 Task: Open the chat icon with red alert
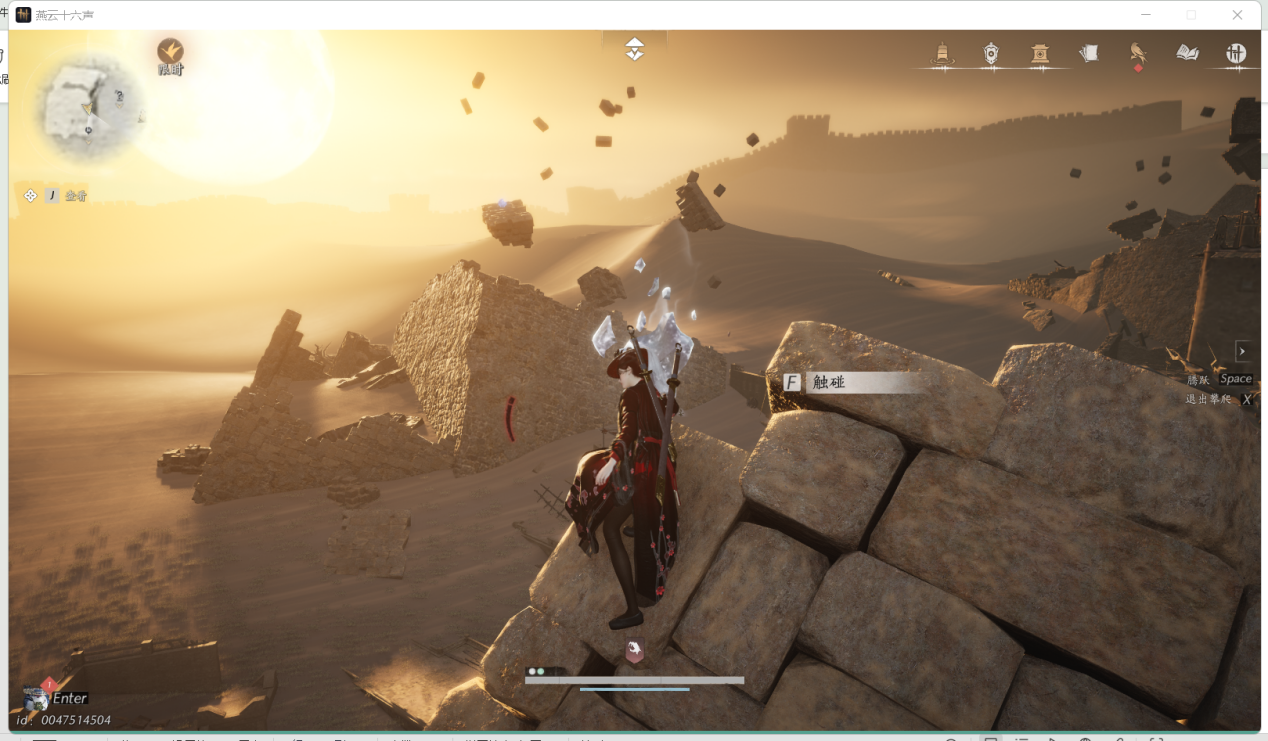click(36, 697)
